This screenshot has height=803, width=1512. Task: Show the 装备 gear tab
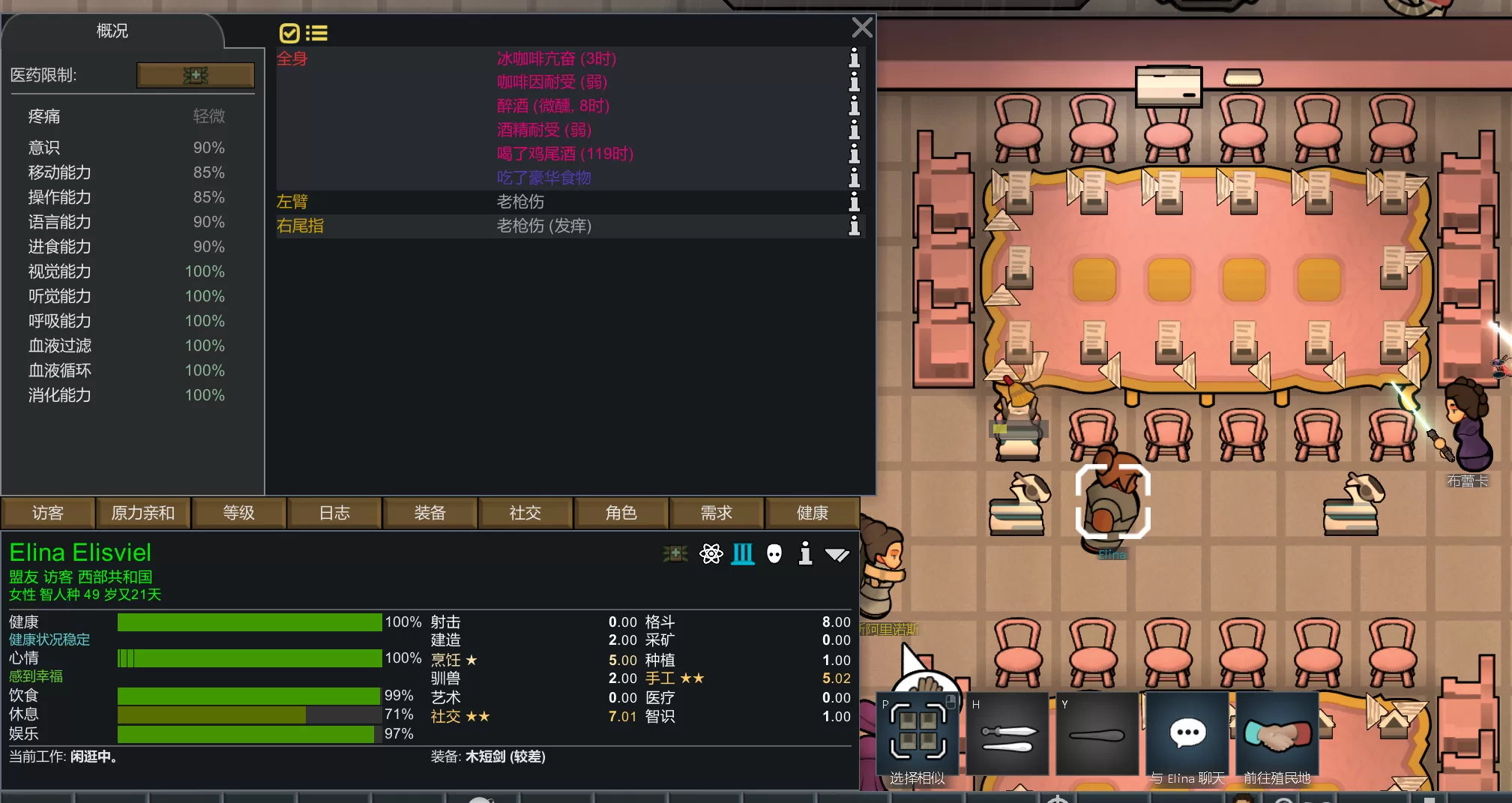(x=430, y=513)
